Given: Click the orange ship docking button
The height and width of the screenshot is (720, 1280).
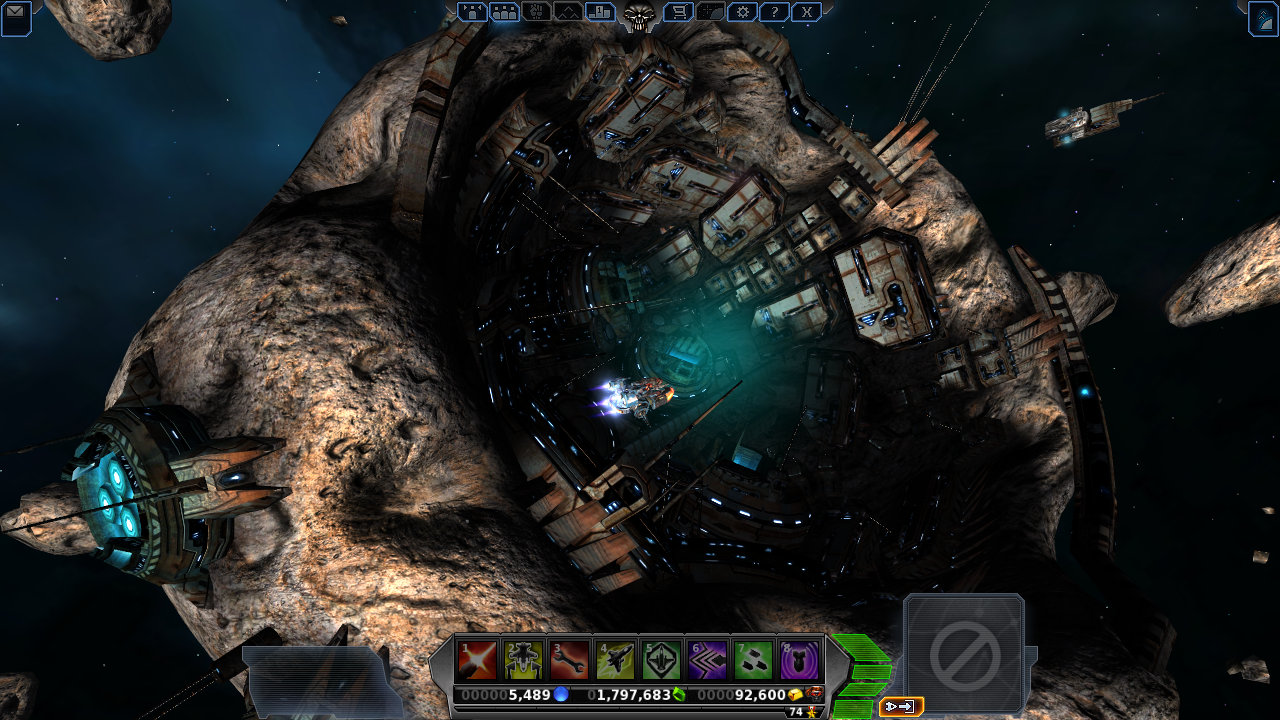Looking at the screenshot, I should (x=900, y=707).
